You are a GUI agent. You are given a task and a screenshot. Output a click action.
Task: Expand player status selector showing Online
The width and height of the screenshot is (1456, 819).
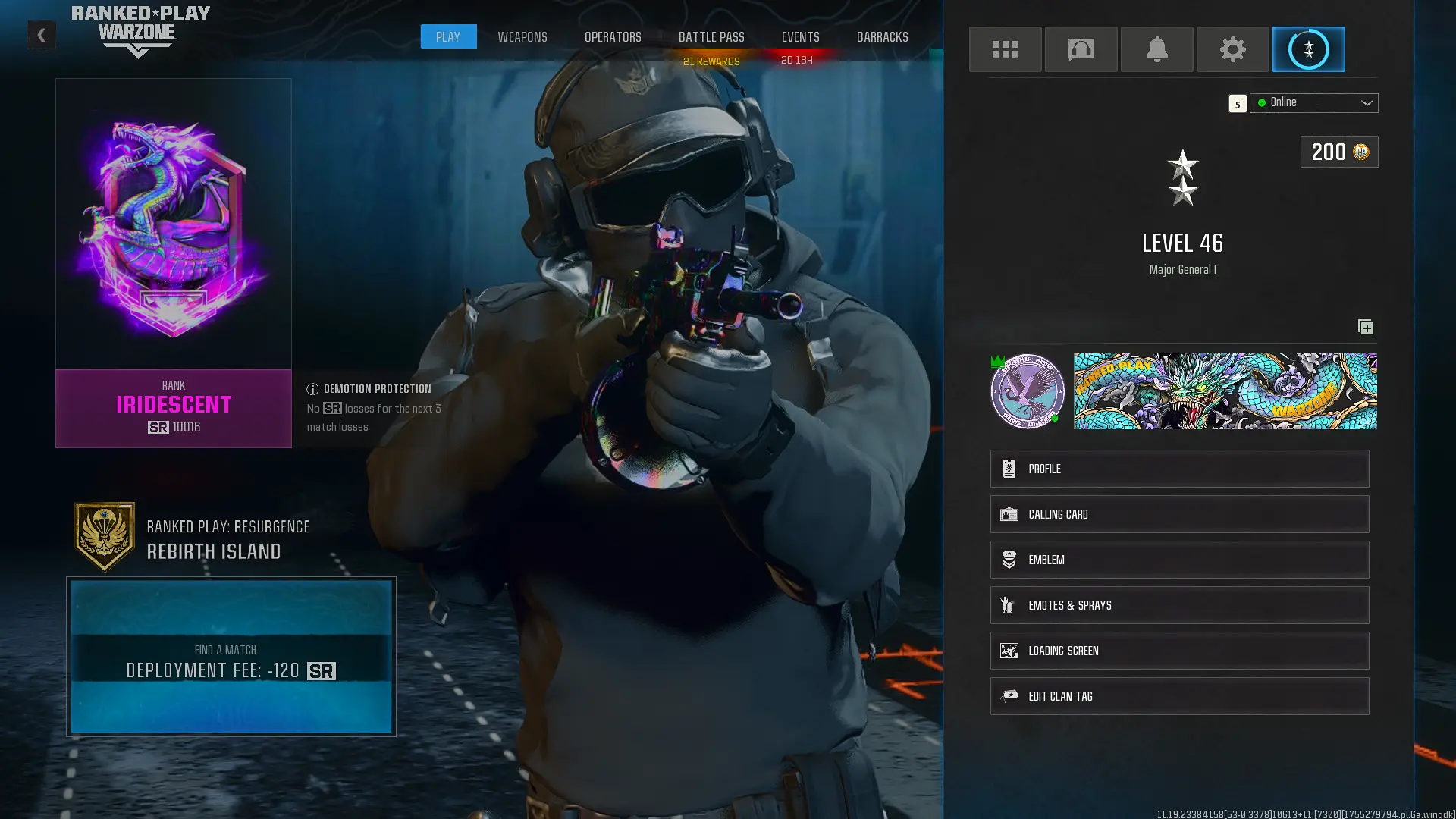click(x=1313, y=102)
